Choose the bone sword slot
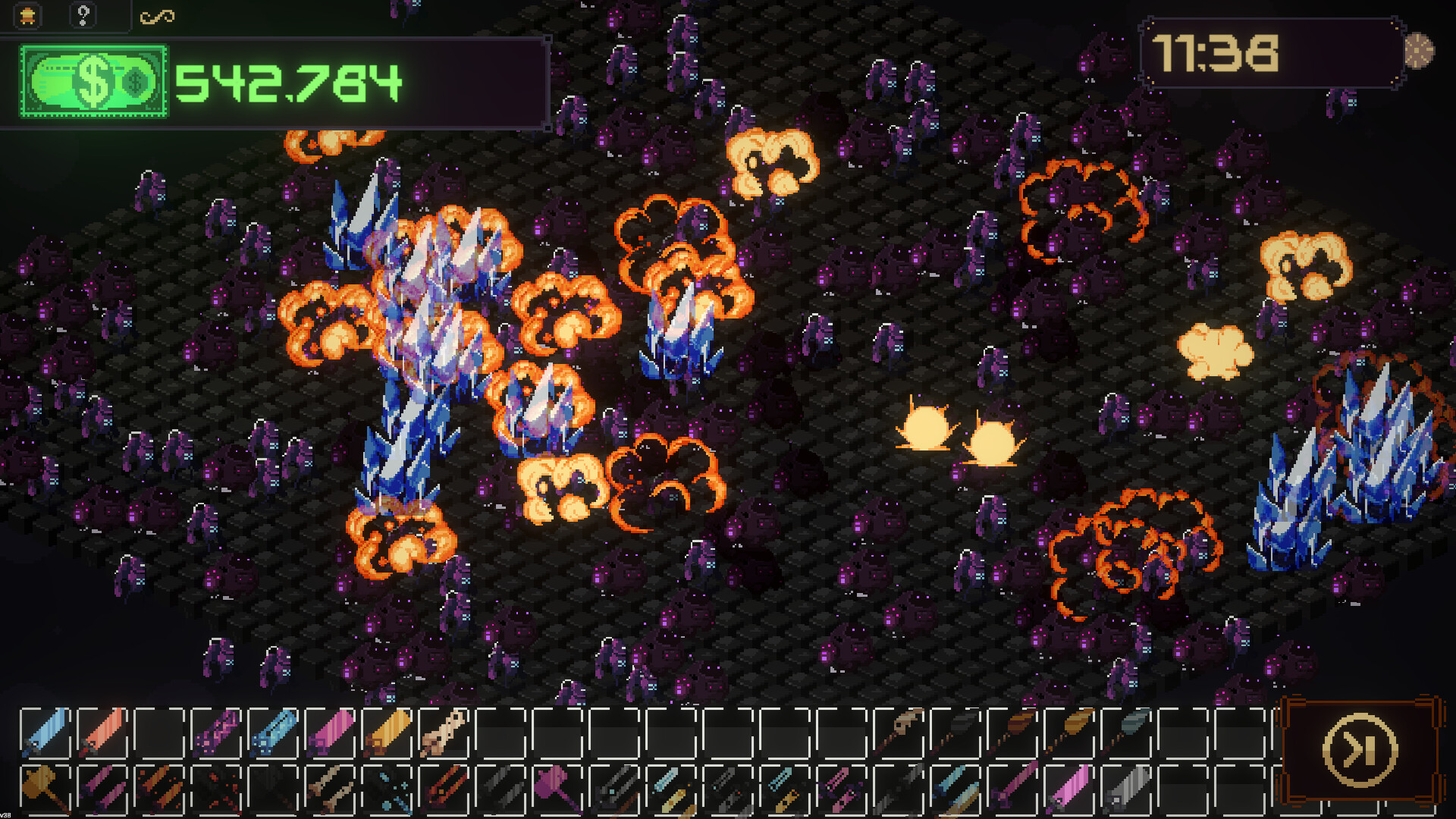This screenshot has height=819, width=1456. click(x=444, y=733)
